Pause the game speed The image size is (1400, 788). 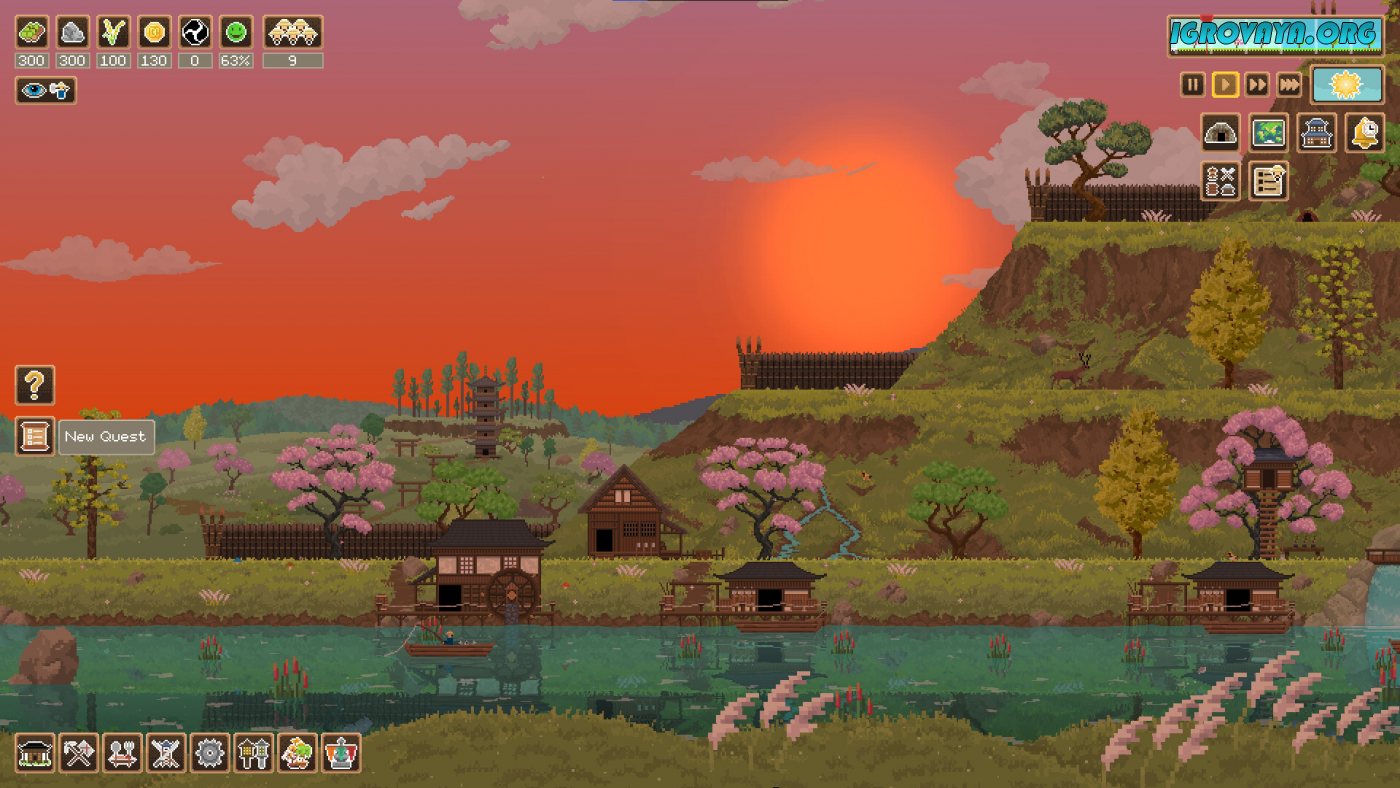pyautogui.click(x=1192, y=85)
